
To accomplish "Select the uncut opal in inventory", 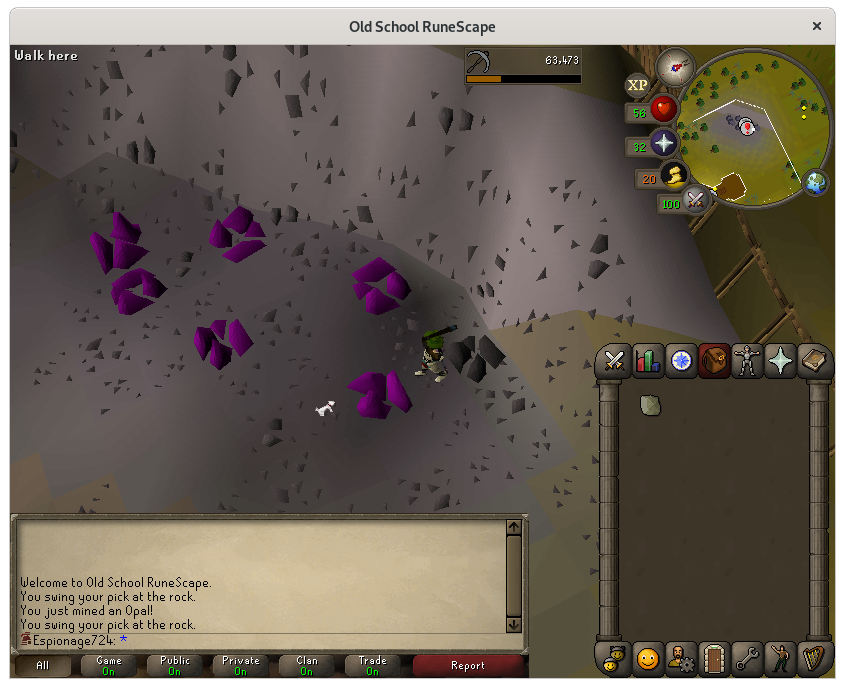I will (650, 404).
